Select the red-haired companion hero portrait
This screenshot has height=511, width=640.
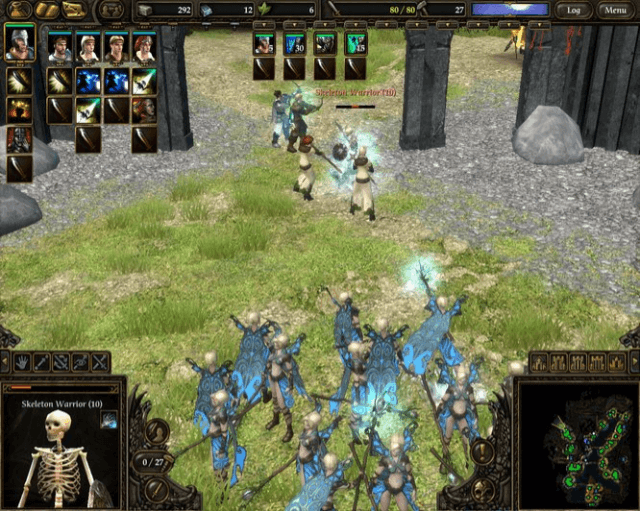(x=145, y=48)
